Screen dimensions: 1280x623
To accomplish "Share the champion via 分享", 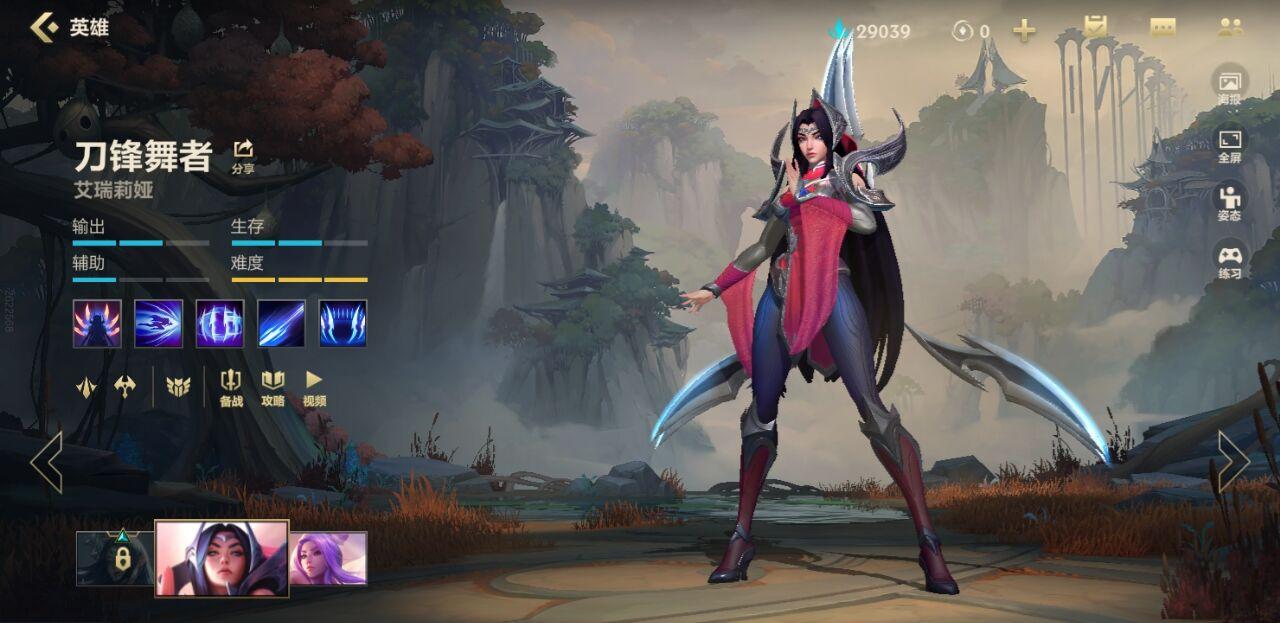I will tap(243, 155).
